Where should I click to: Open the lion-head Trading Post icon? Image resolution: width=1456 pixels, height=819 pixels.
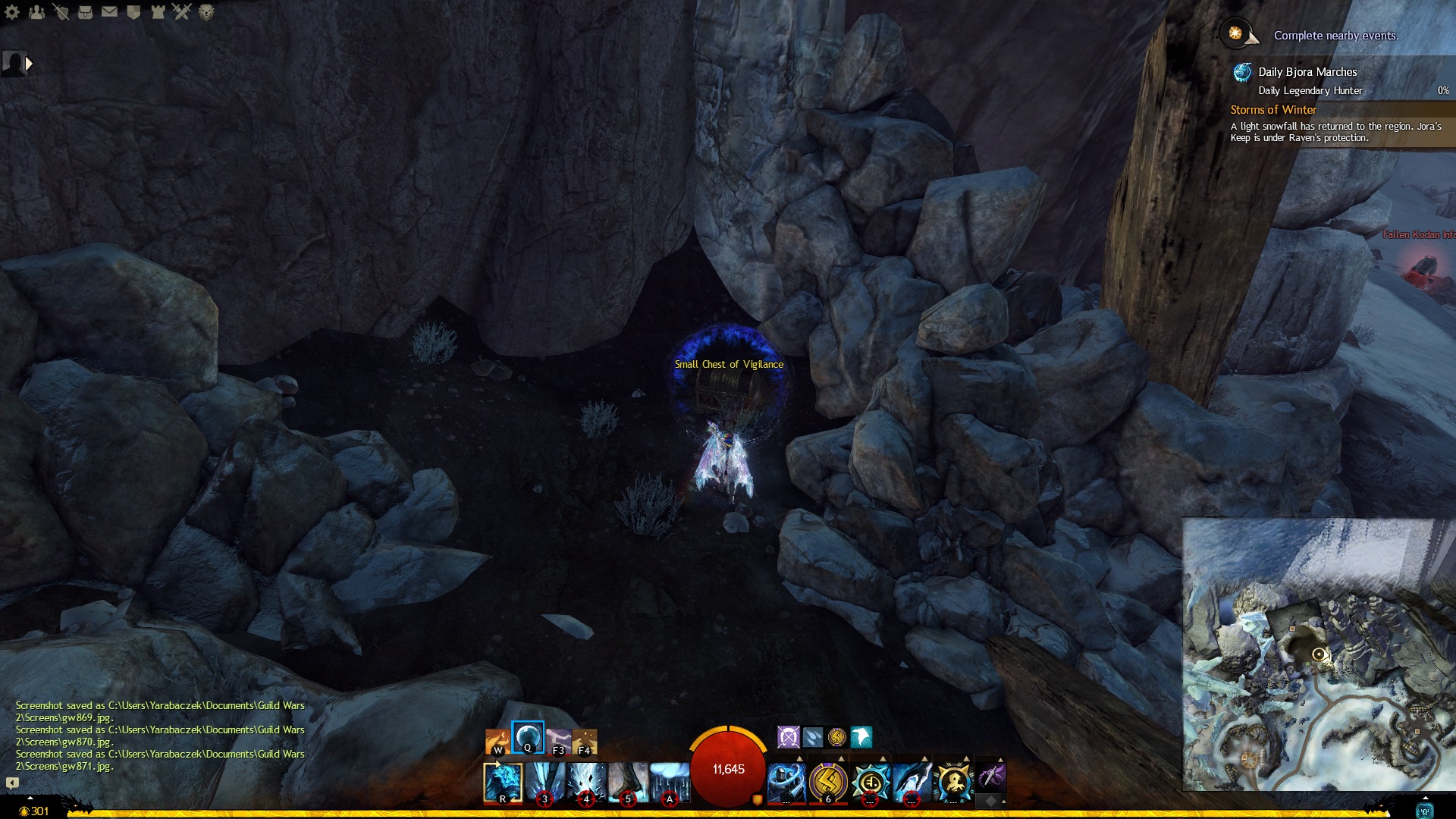pyautogui.click(x=206, y=12)
